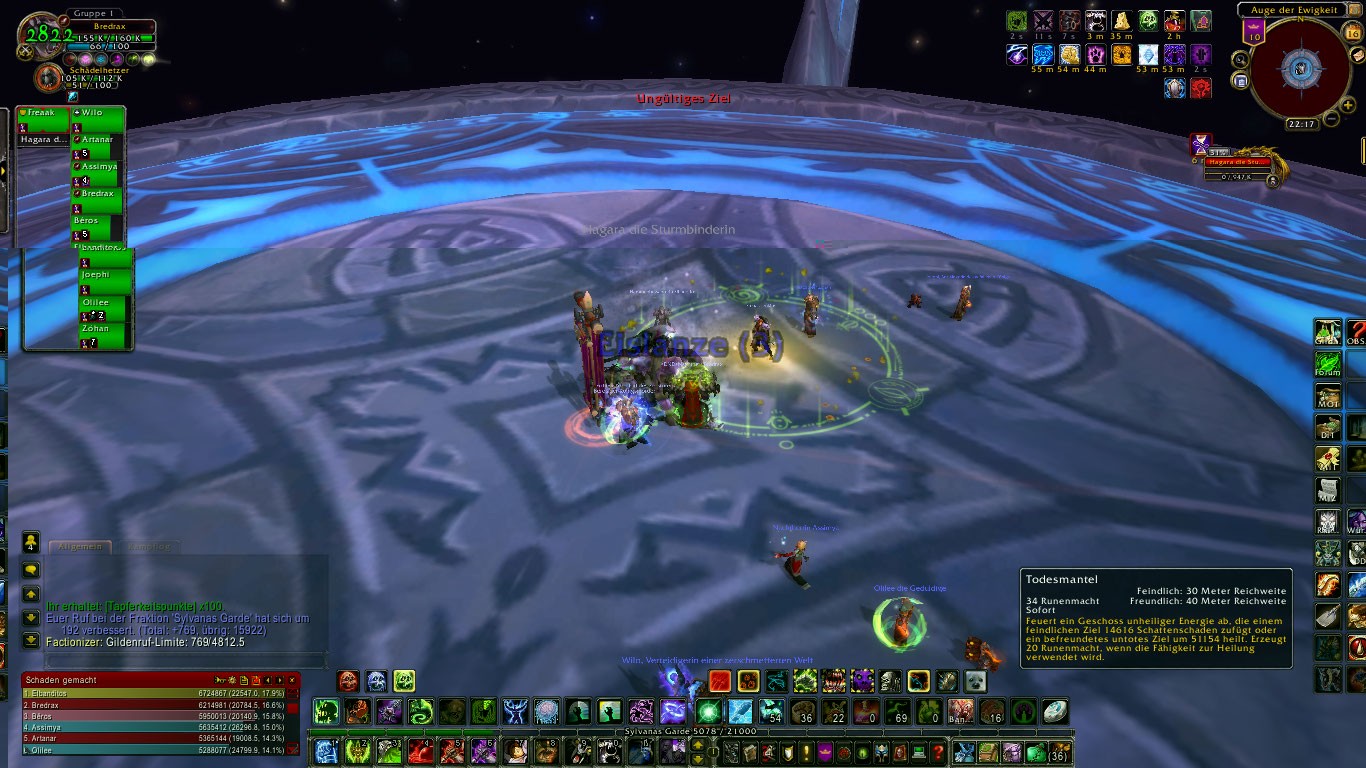The height and width of the screenshot is (768, 1366).
Task: Zoom out the minimap
Action: tap(1332, 119)
